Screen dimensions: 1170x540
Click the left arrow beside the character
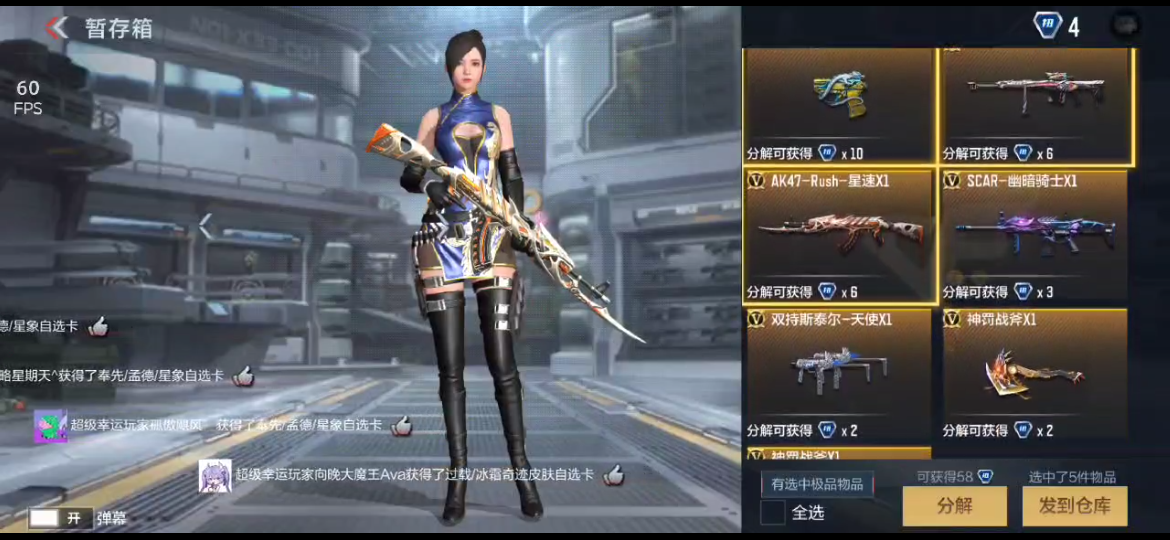click(x=205, y=226)
